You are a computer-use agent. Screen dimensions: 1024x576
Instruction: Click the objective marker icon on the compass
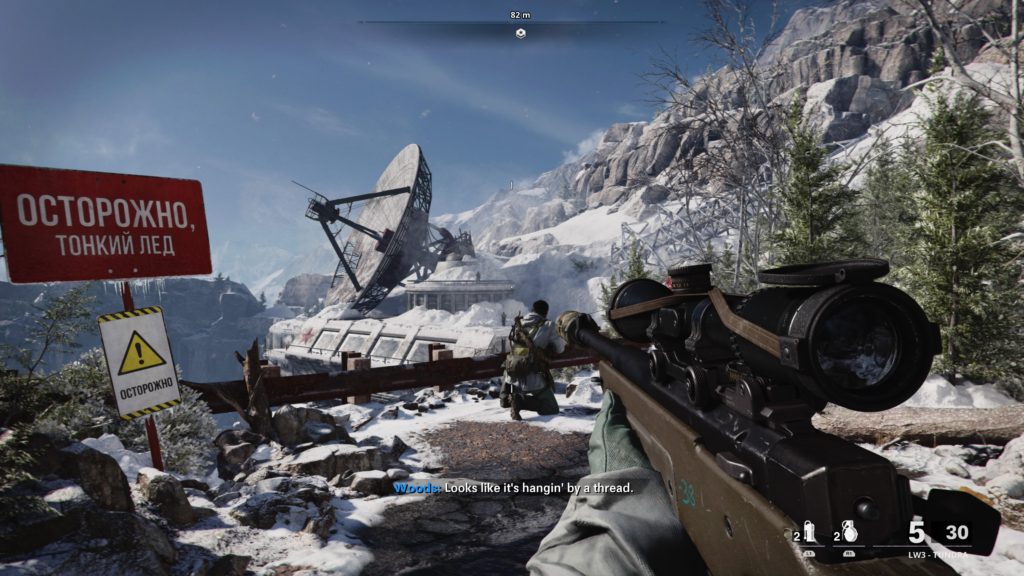tap(520, 33)
